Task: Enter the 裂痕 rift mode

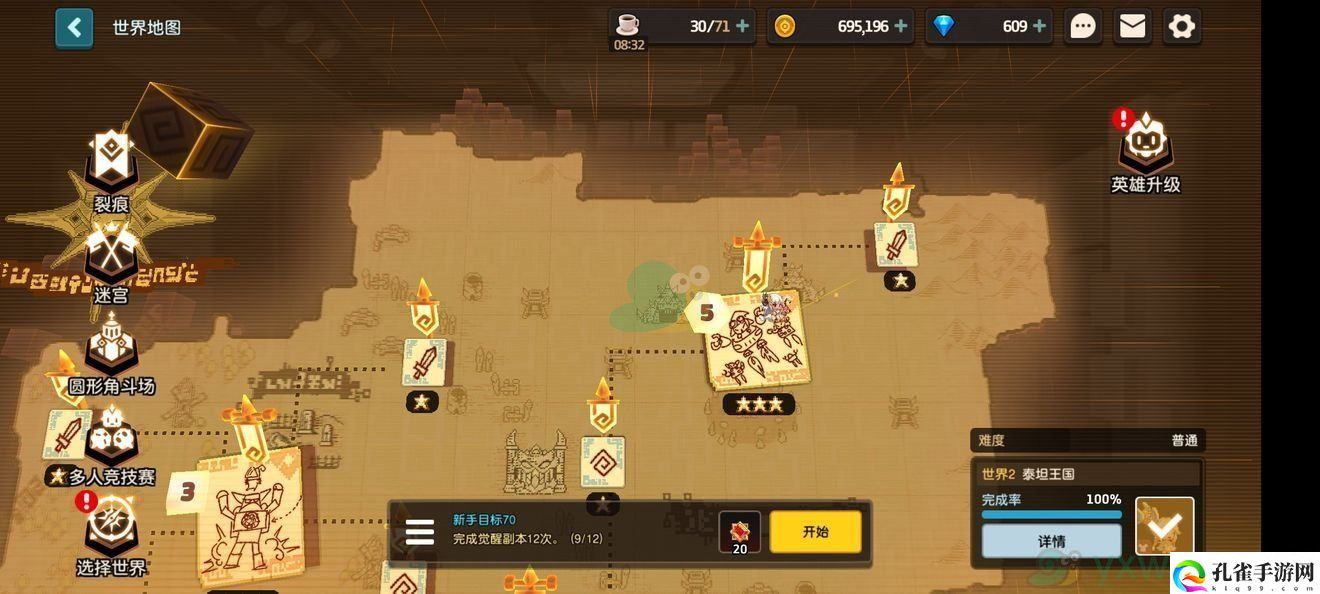Action: (111, 168)
